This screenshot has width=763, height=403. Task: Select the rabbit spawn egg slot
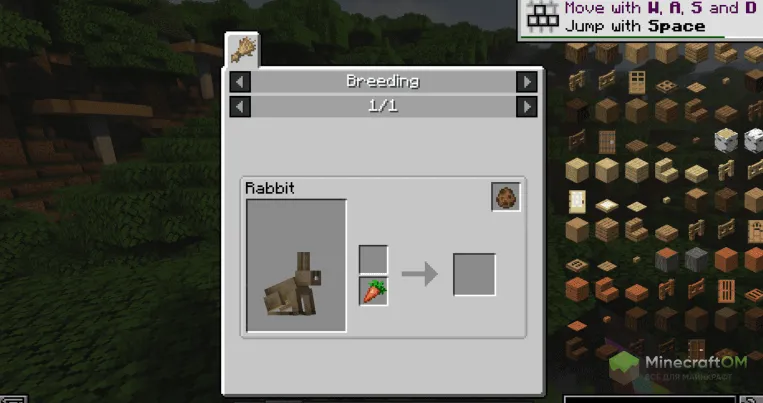(x=506, y=197)
